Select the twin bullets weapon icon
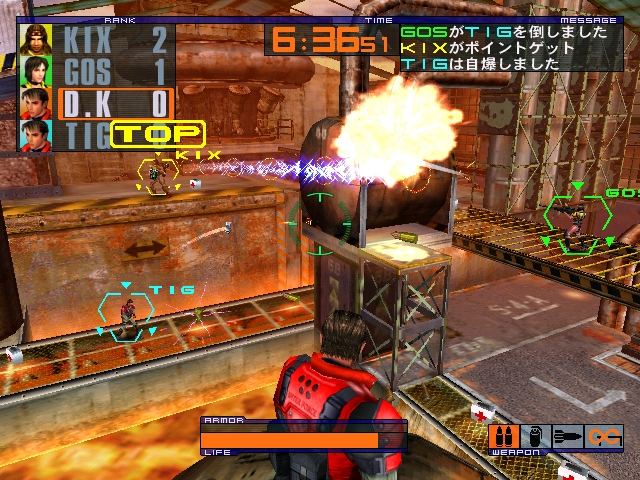Image resolution: width=640 pixels, height=480 pixels. tap(502, 437)
